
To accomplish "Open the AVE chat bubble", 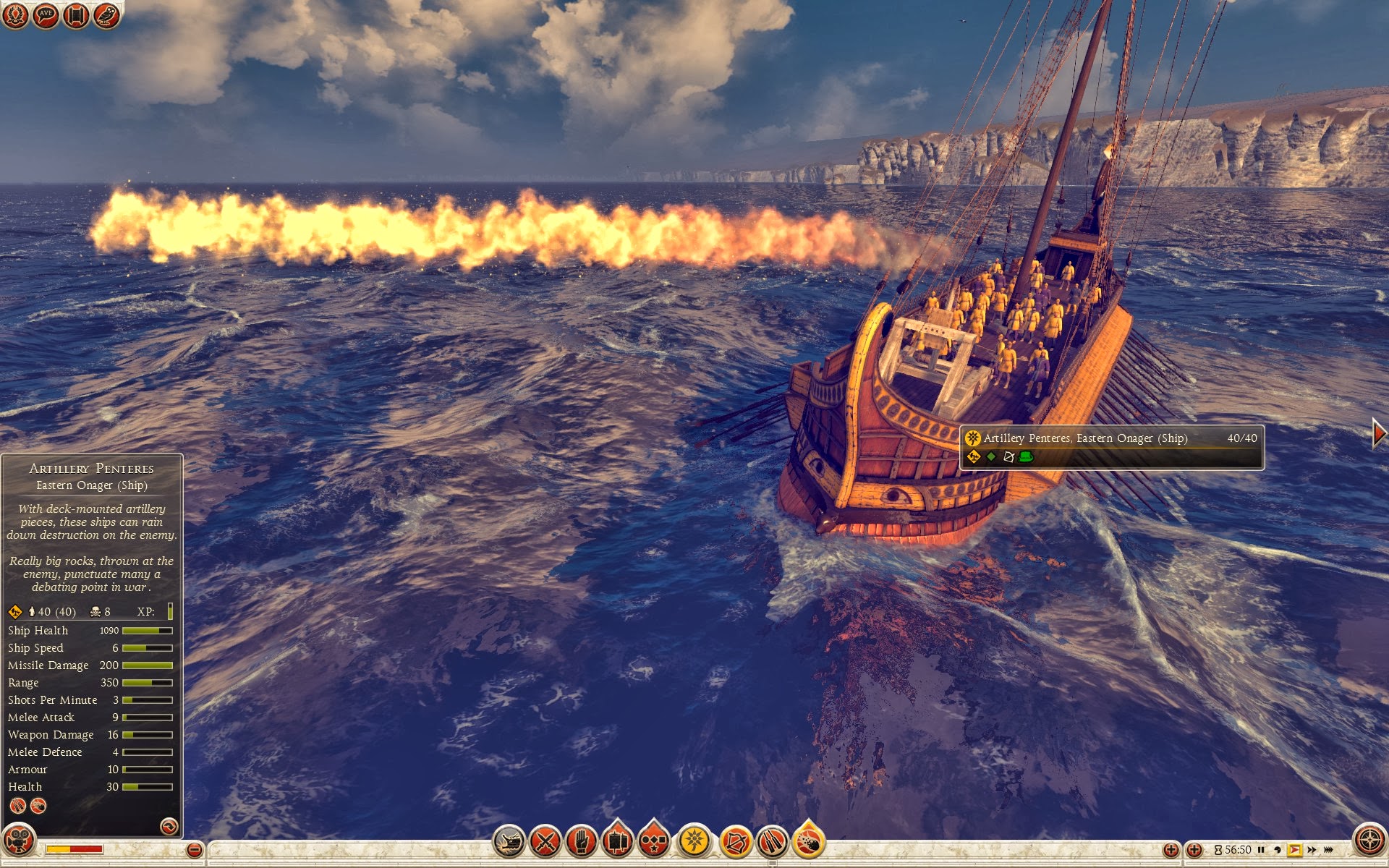I will tap(46, 15).
